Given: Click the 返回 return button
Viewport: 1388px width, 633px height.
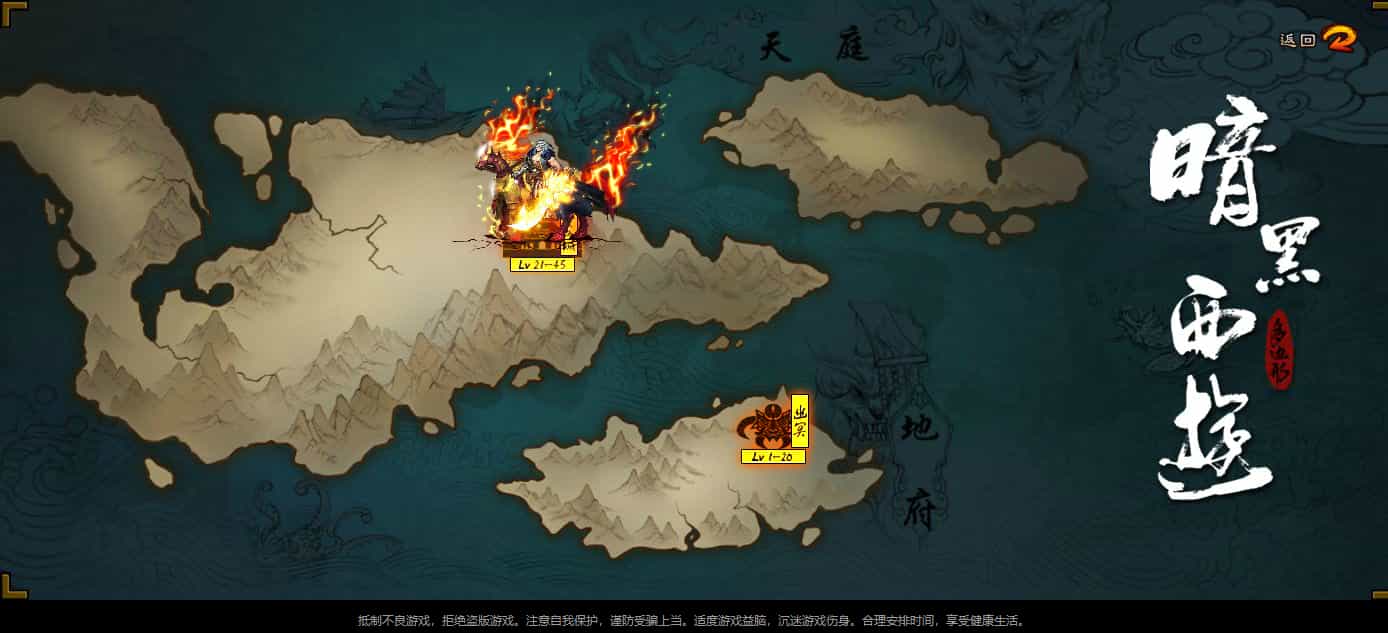Looking at the screenshot, I should tap(1318, 40).
